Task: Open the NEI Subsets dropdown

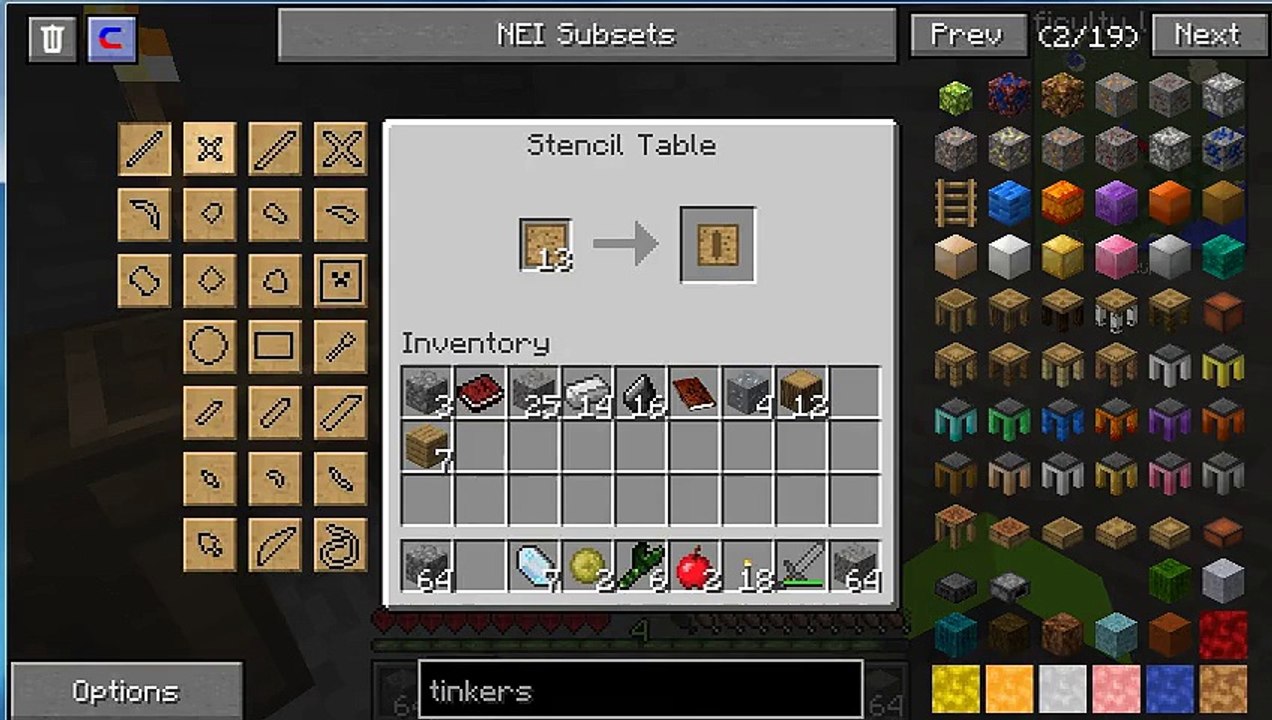Action: click(x=586, y=36)
